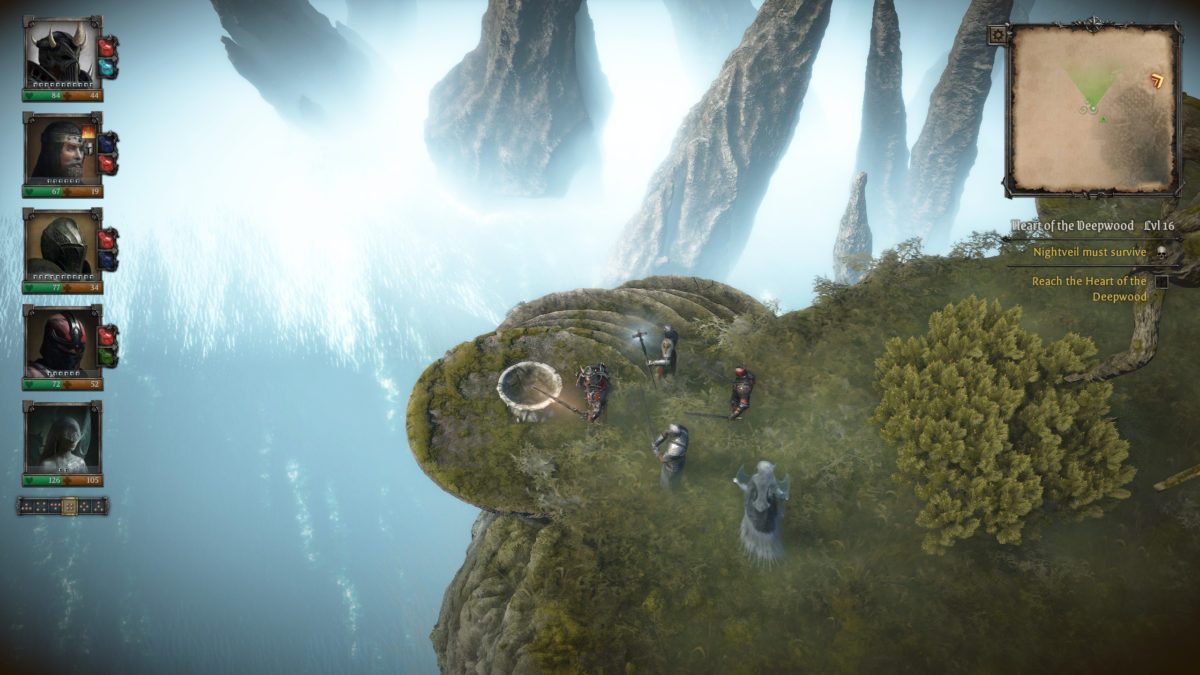This screenshot has height=675, width=1200.
Task: Click the orange objective arrow on minimap
Action: point(1159,80)
